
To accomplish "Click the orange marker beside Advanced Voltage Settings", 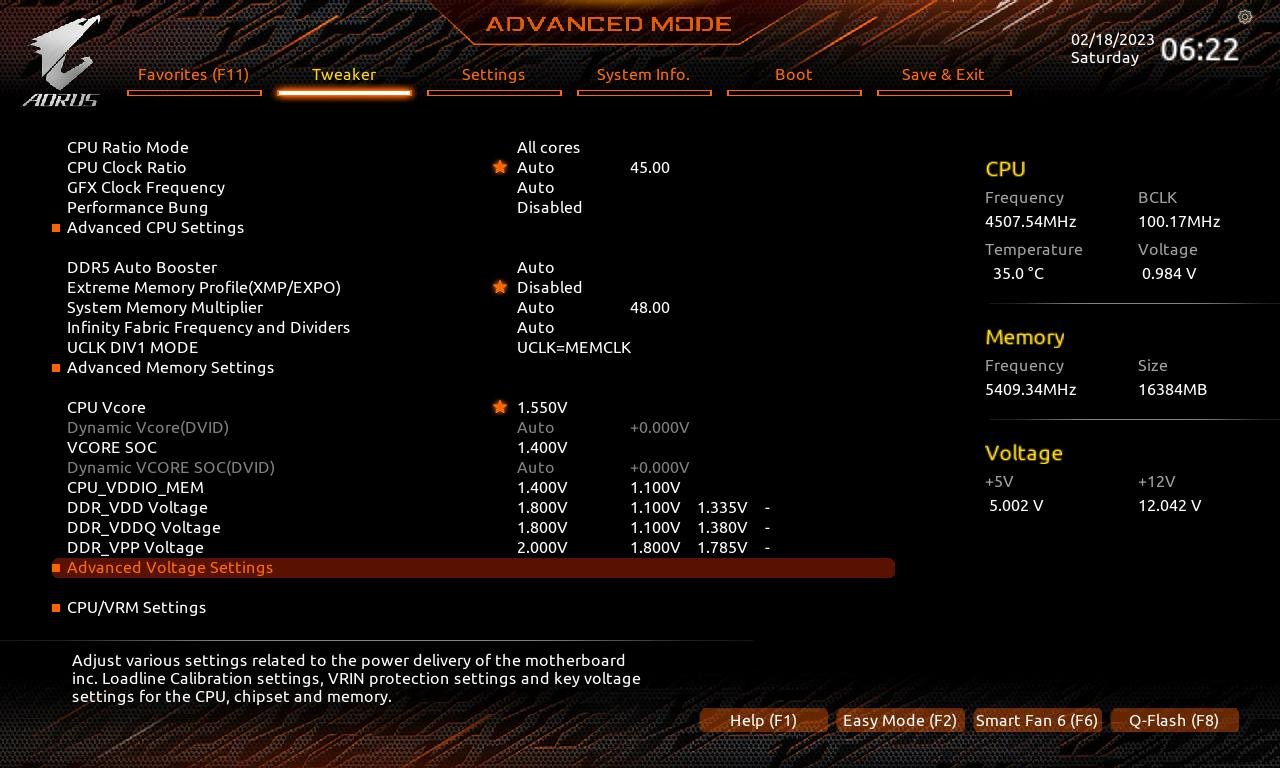I will 56,568.
